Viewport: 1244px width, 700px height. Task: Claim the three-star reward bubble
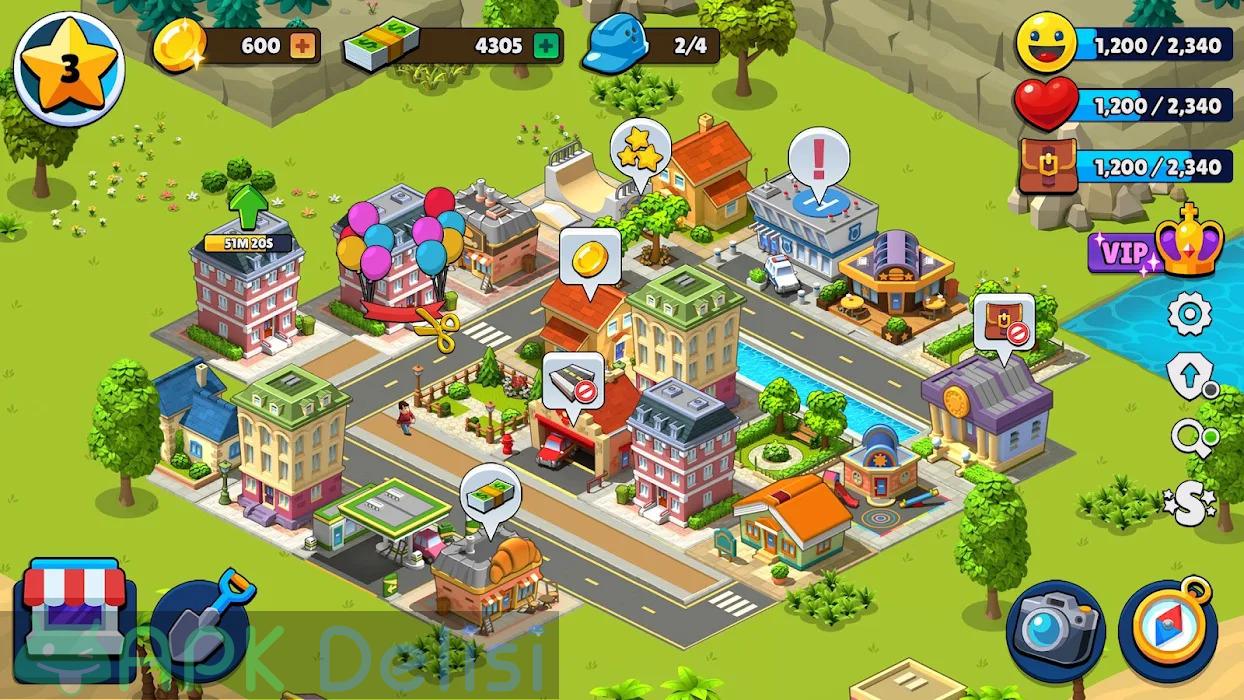coord(638,151)
